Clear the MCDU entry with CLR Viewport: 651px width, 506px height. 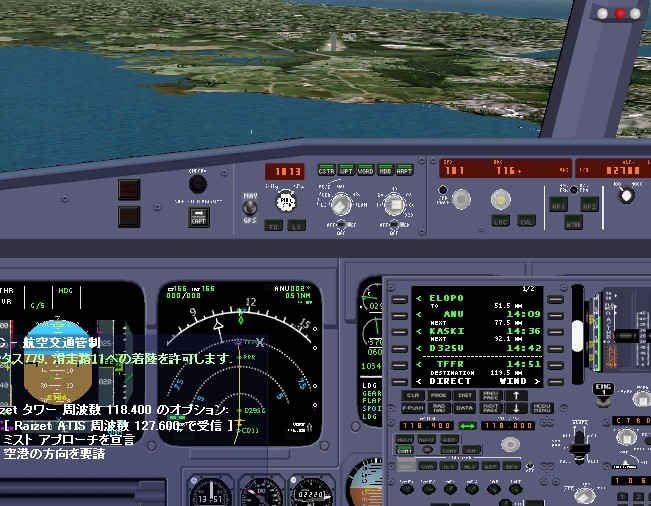pos(412,395)
